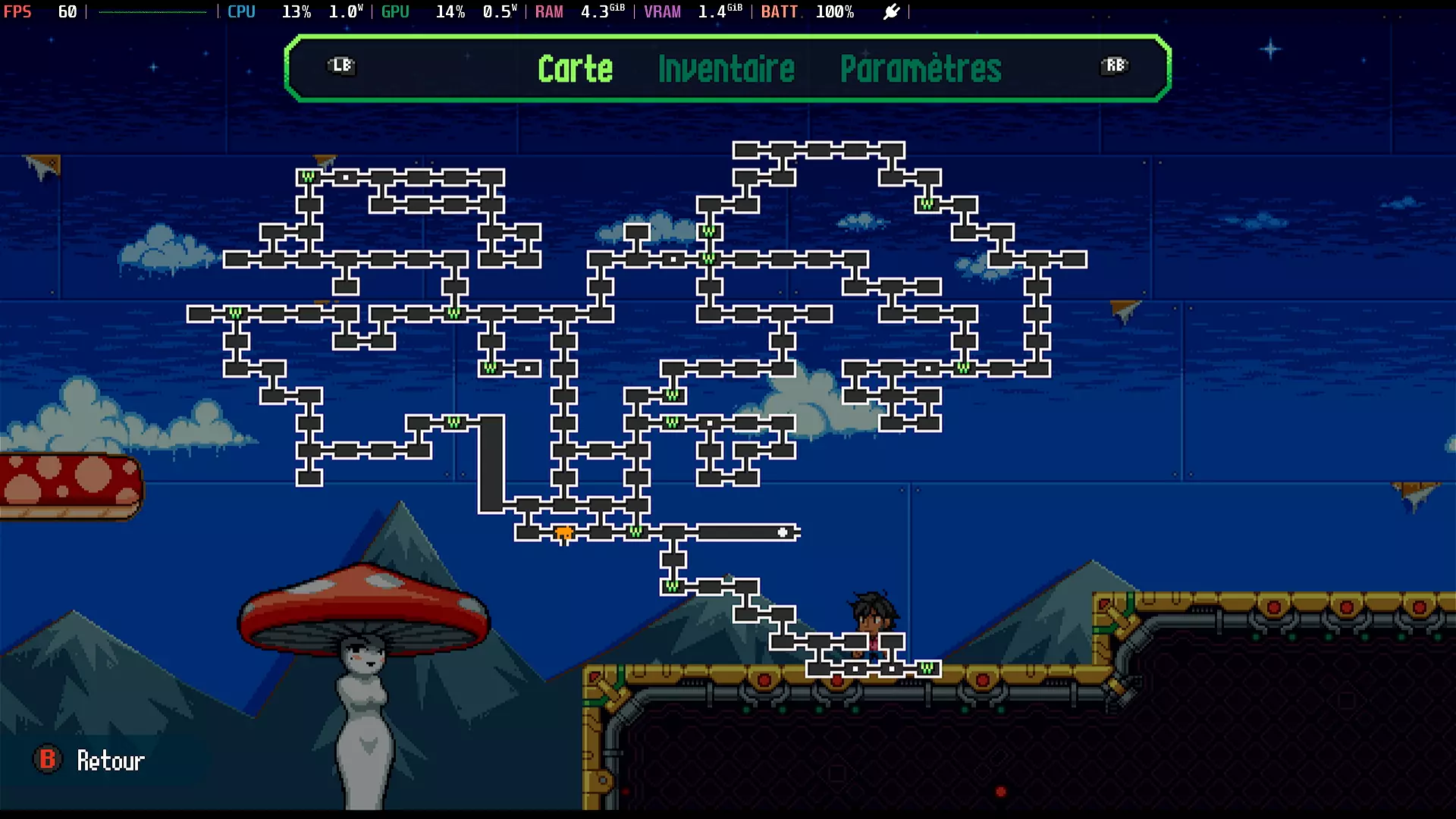Switch to the Inventaire tab
1456x819 pixels.
[x=726, y=70]
